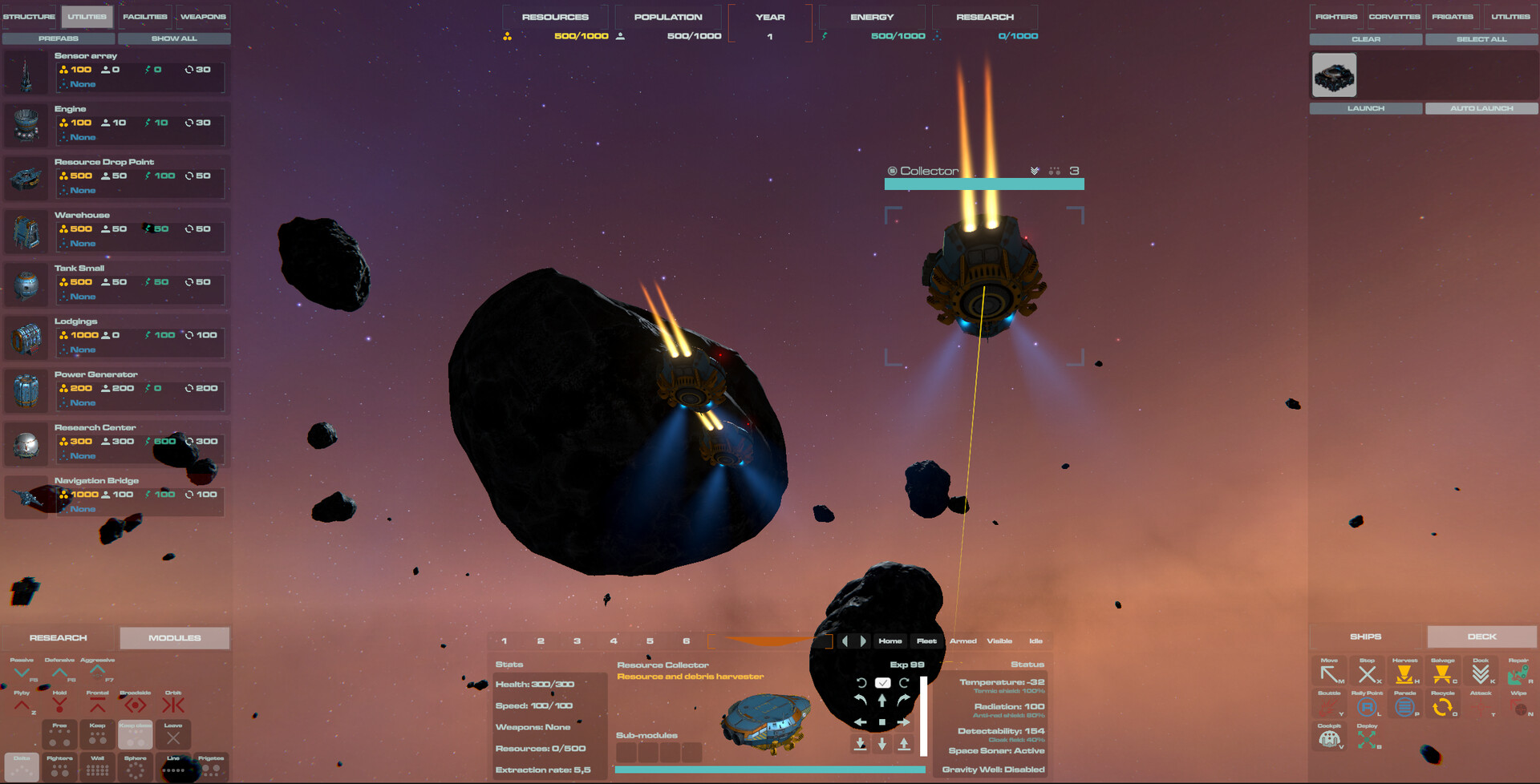Select the Harvest command icon
1540x784 pixels.
click(1404, 673)
